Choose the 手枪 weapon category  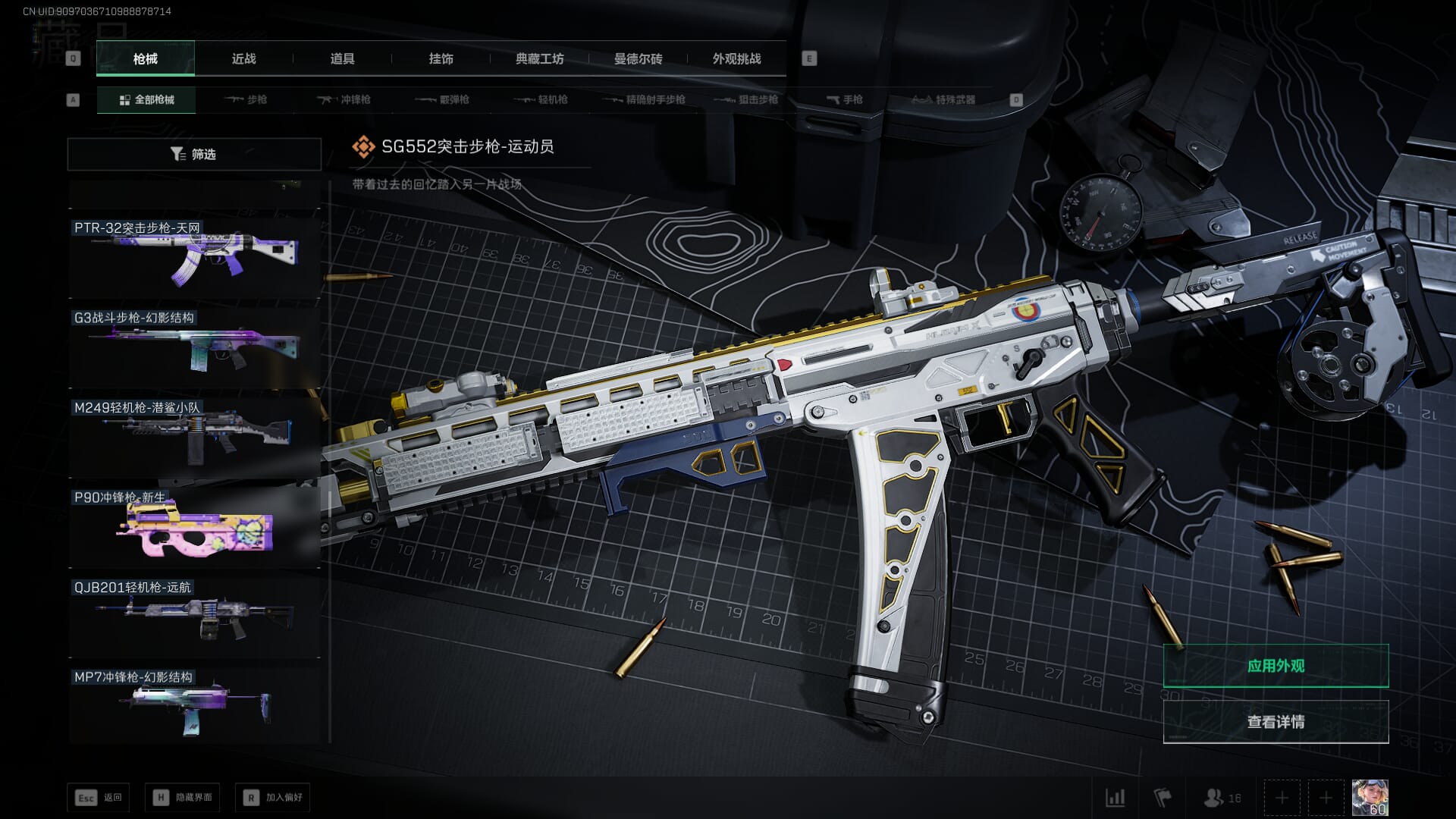(845, 99)
